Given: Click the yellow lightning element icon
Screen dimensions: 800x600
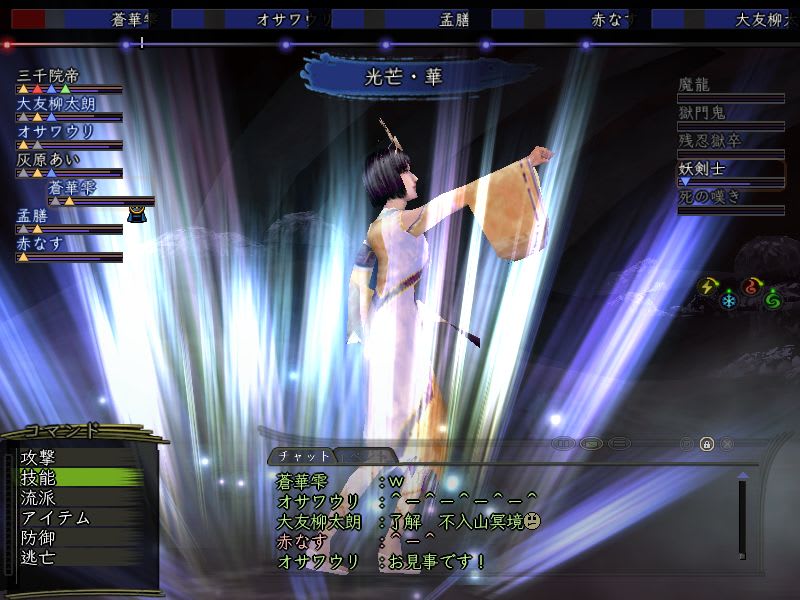Looking at the screenshot, I should pyautogui.click(x=708, y=287).
